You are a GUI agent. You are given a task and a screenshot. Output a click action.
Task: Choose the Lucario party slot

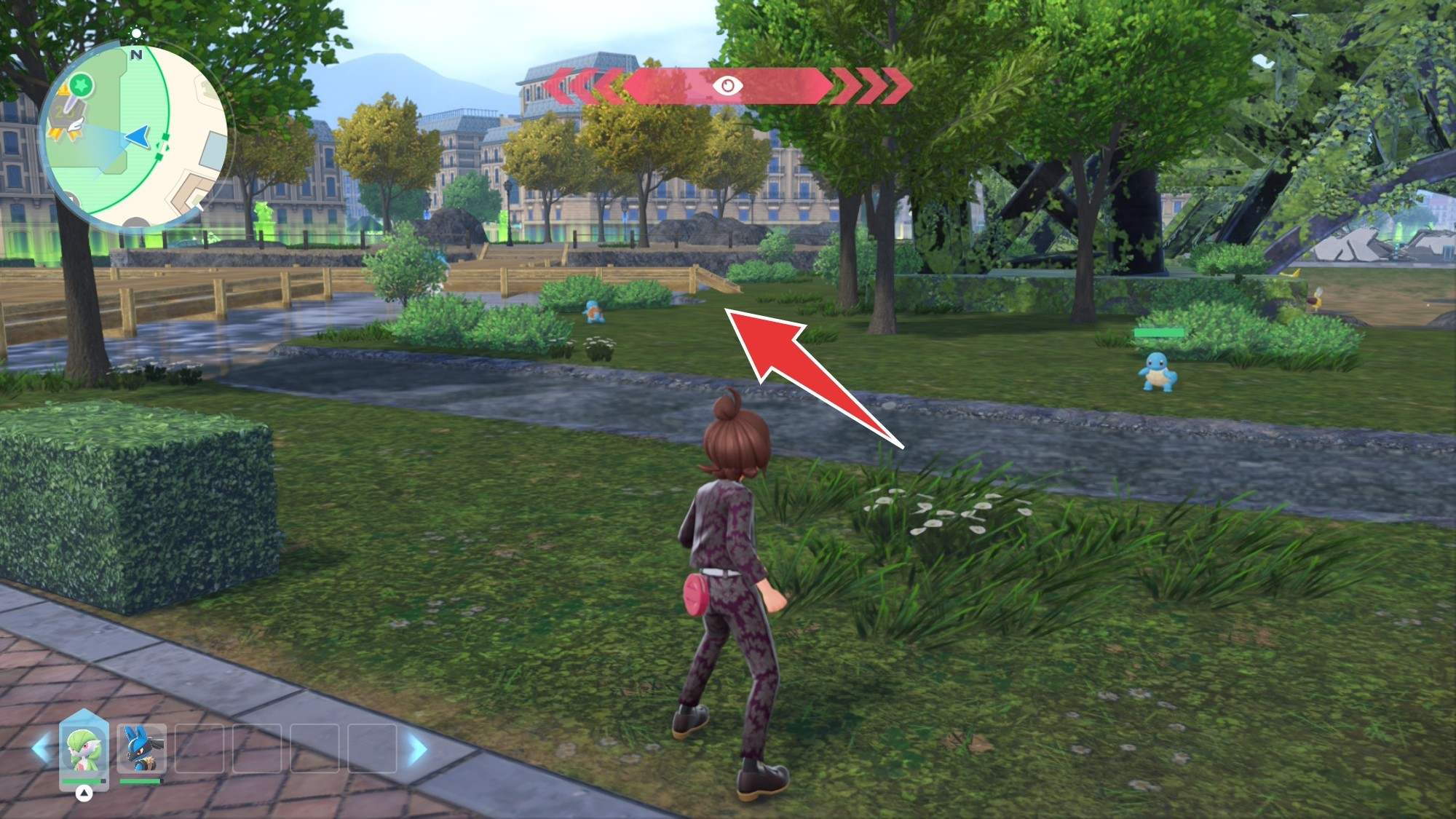[x=141, y=749]
